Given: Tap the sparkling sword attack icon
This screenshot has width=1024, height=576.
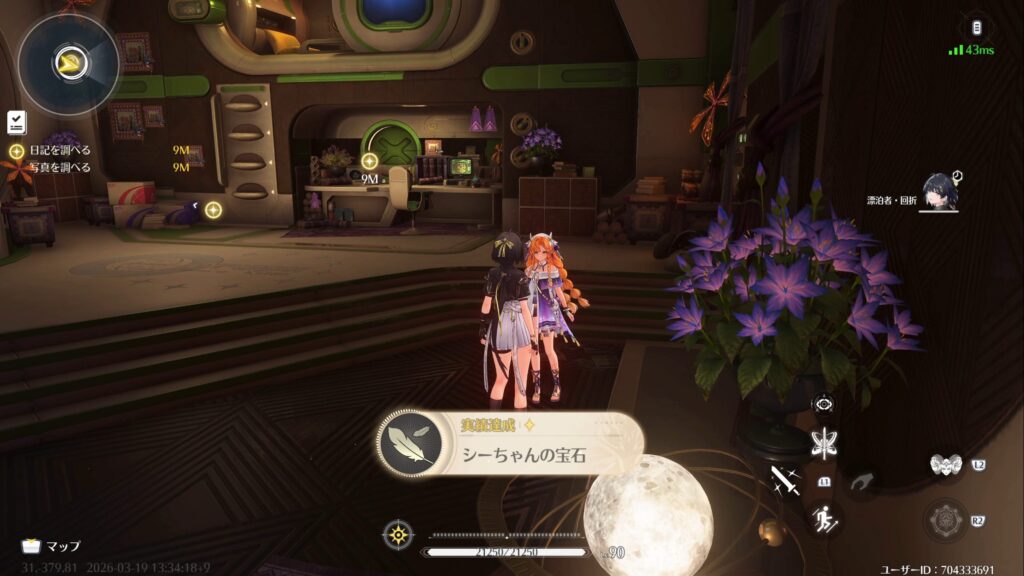Looking at the screenshot, I should (786, 481).
